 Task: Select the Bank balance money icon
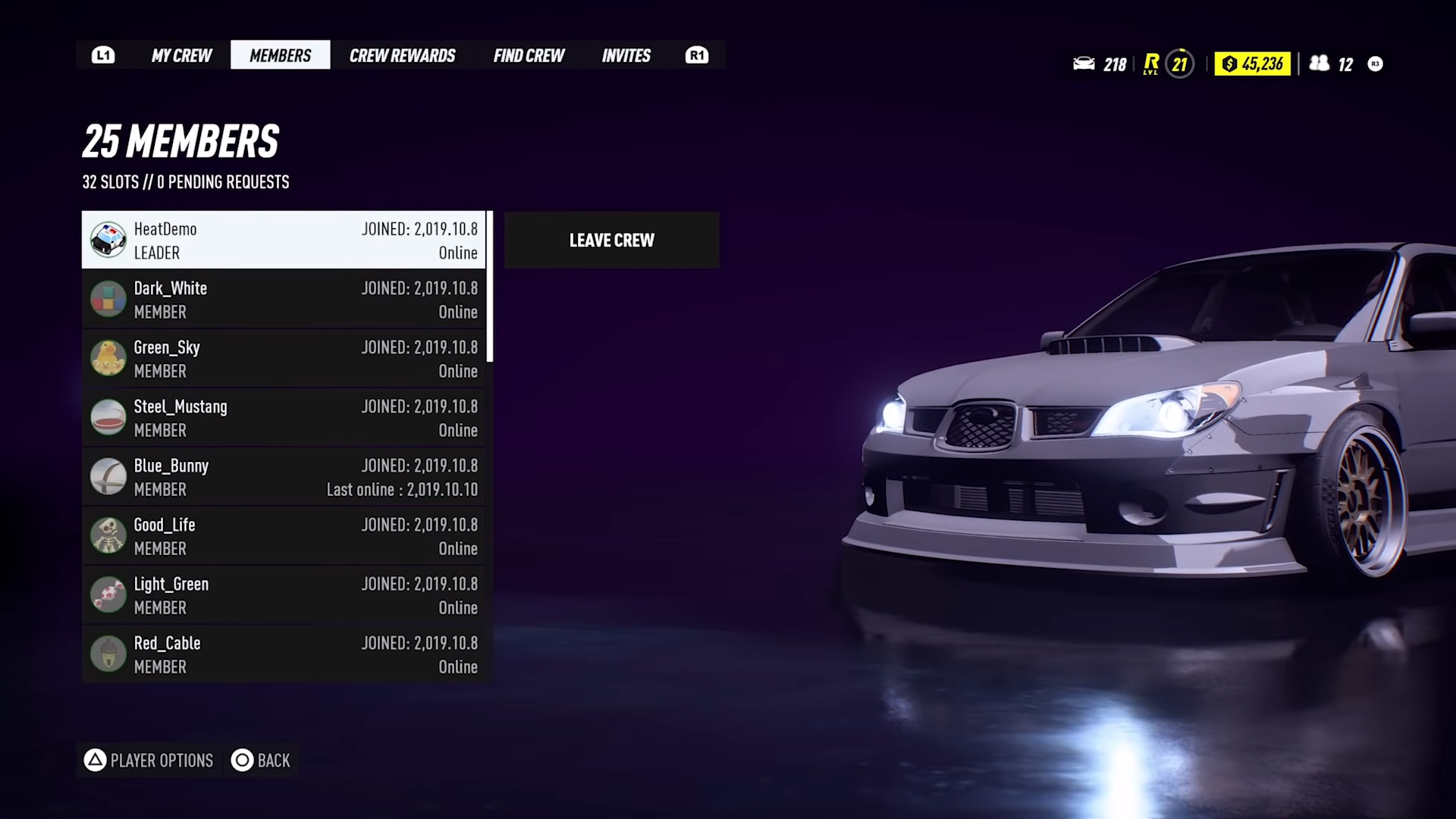tap(1228, 64)
